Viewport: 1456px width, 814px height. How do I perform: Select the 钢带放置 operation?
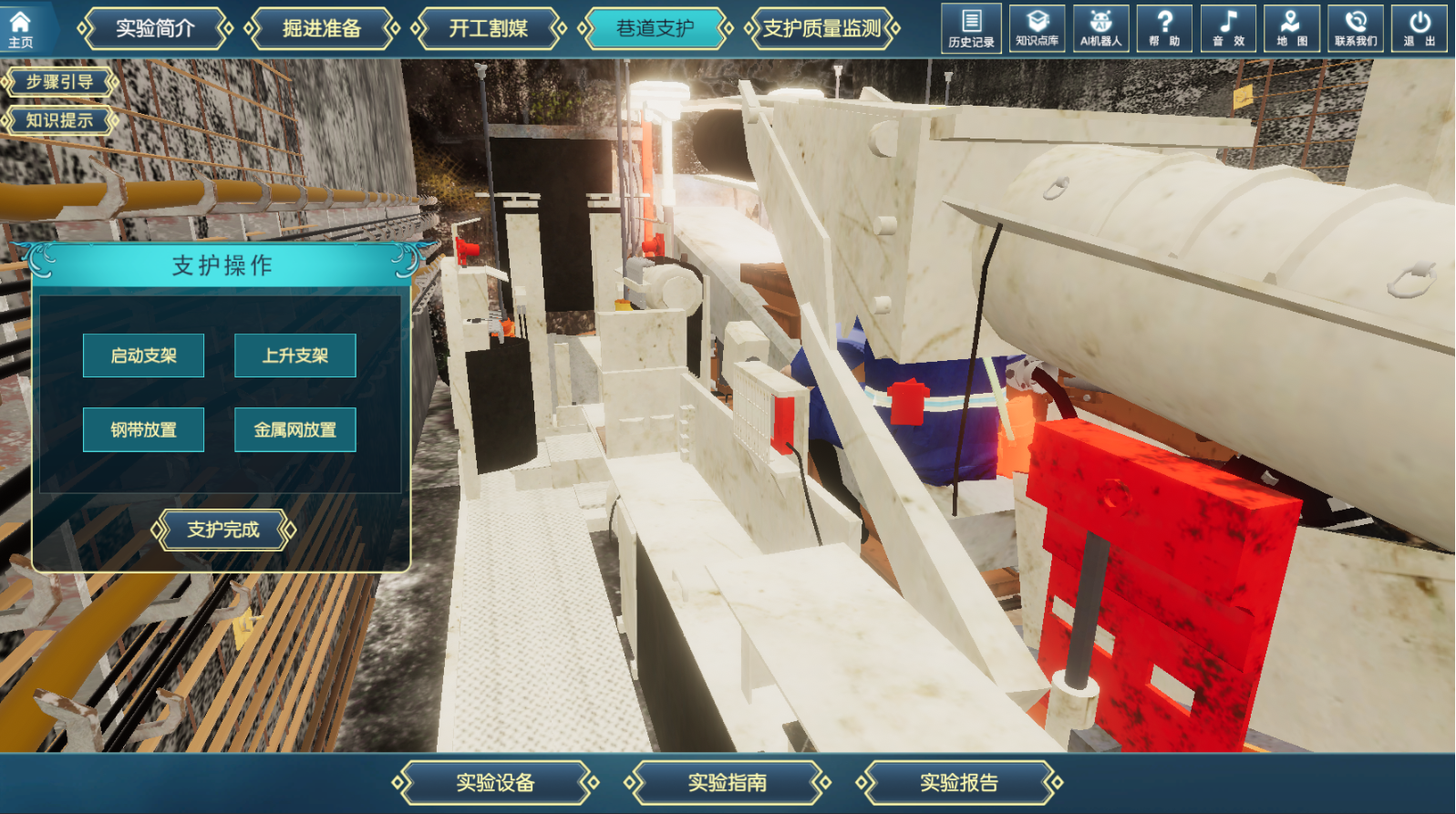tap(143, 430)
